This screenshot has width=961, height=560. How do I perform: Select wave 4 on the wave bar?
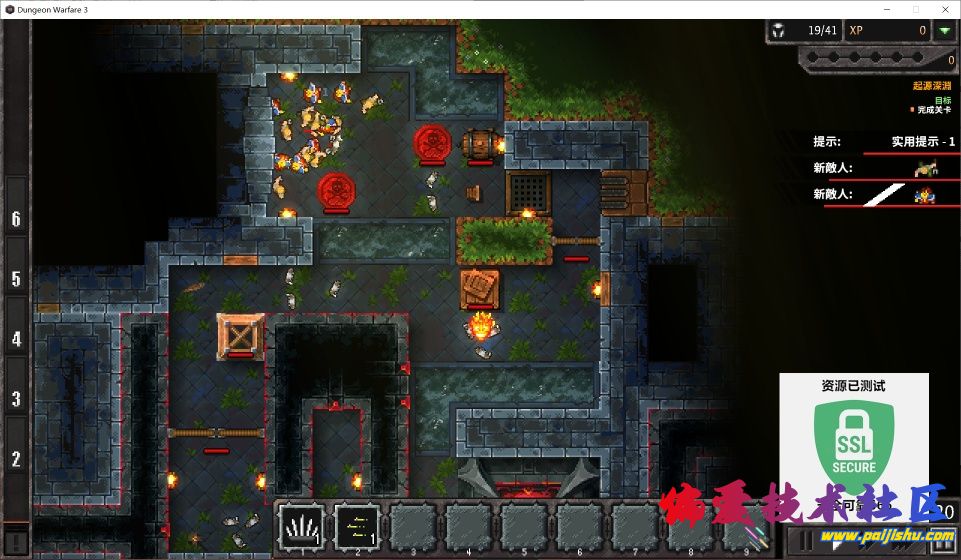[16, 338]
